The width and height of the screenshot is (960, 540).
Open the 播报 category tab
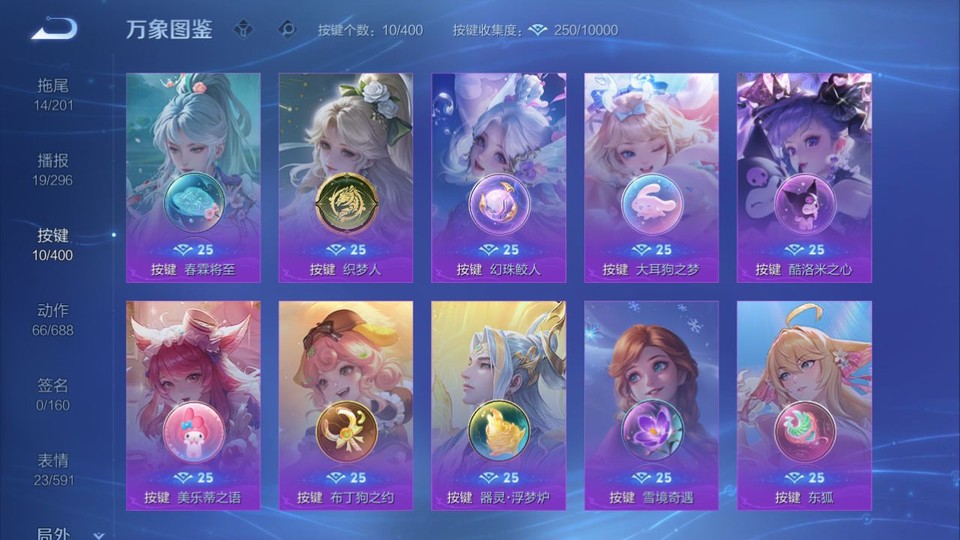[53, 170]
